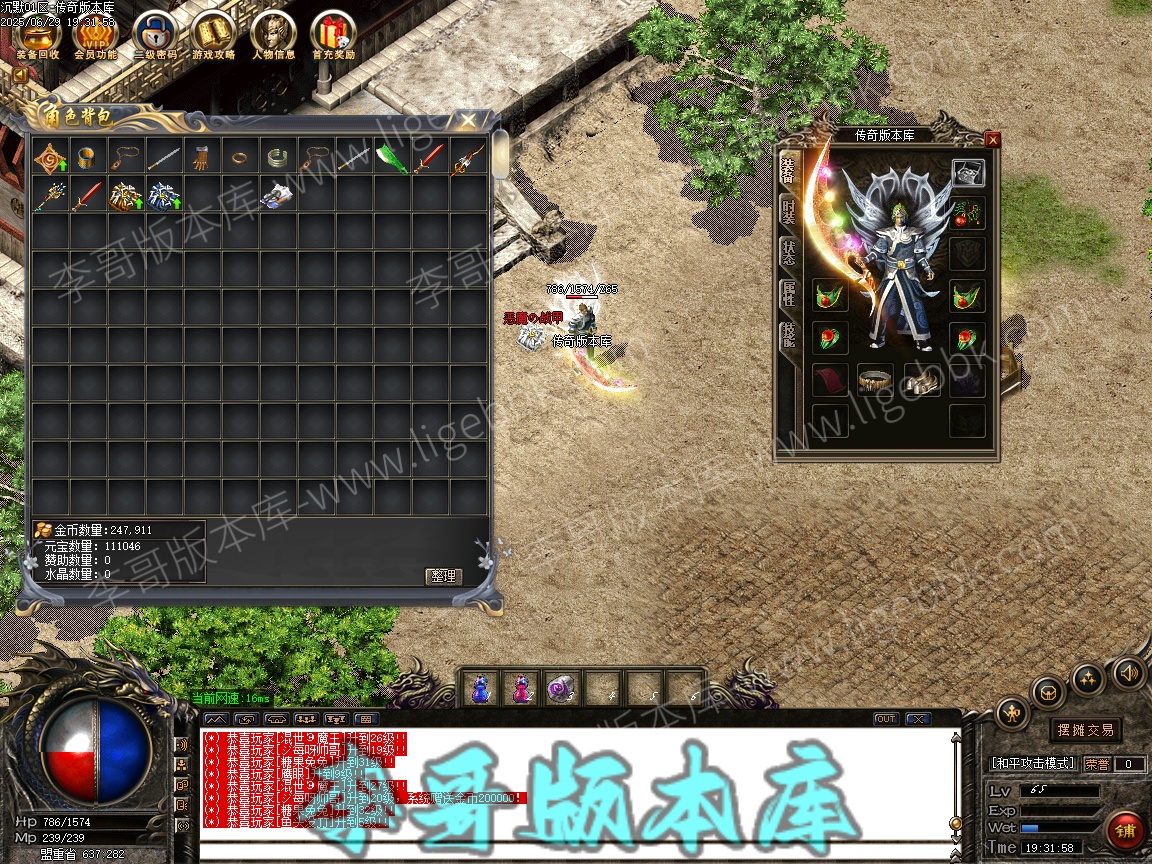
Task: Select the equipped boots slot
Action: click(x=922, y=380)
